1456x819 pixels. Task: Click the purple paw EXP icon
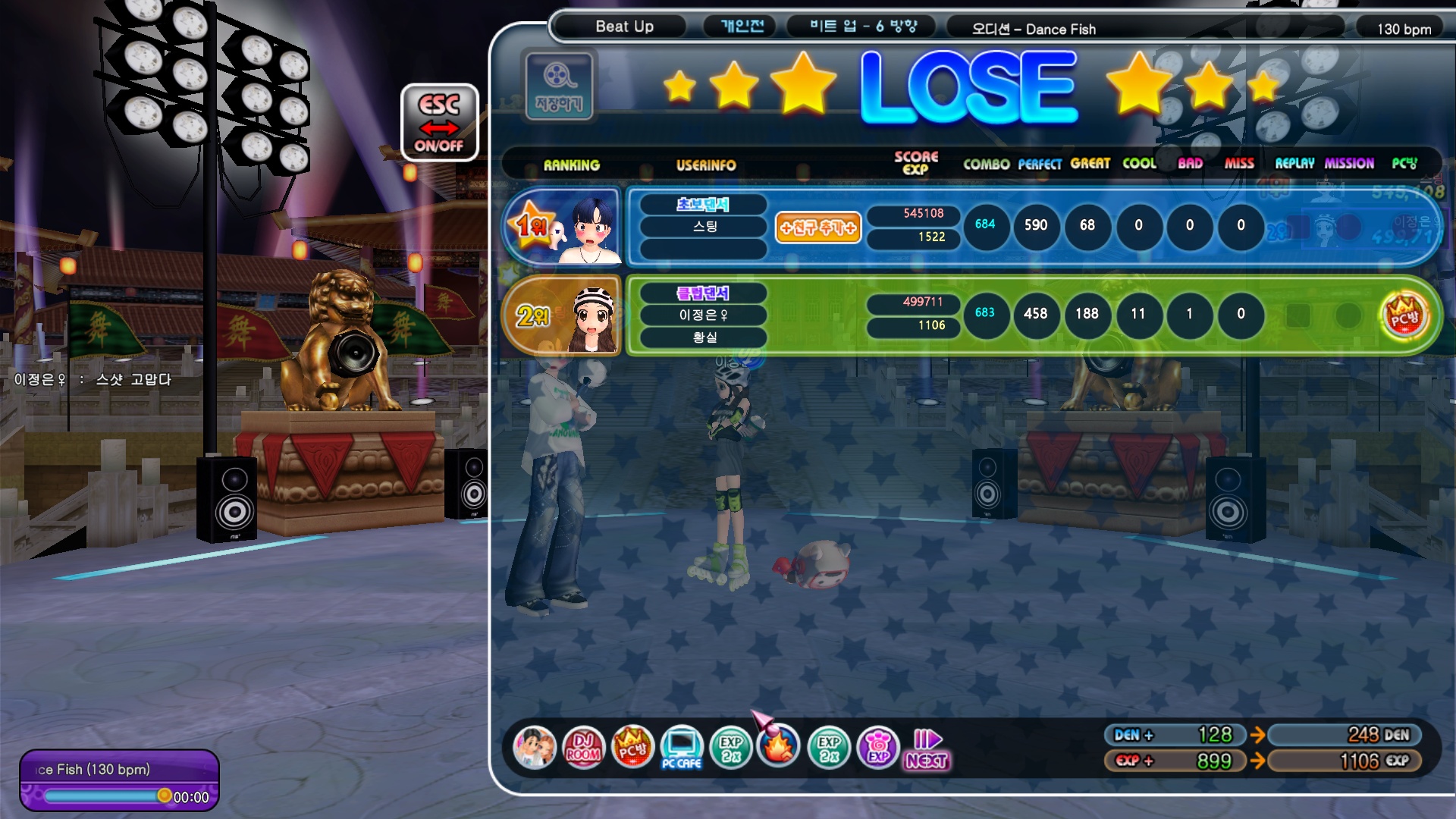point(878,748)
